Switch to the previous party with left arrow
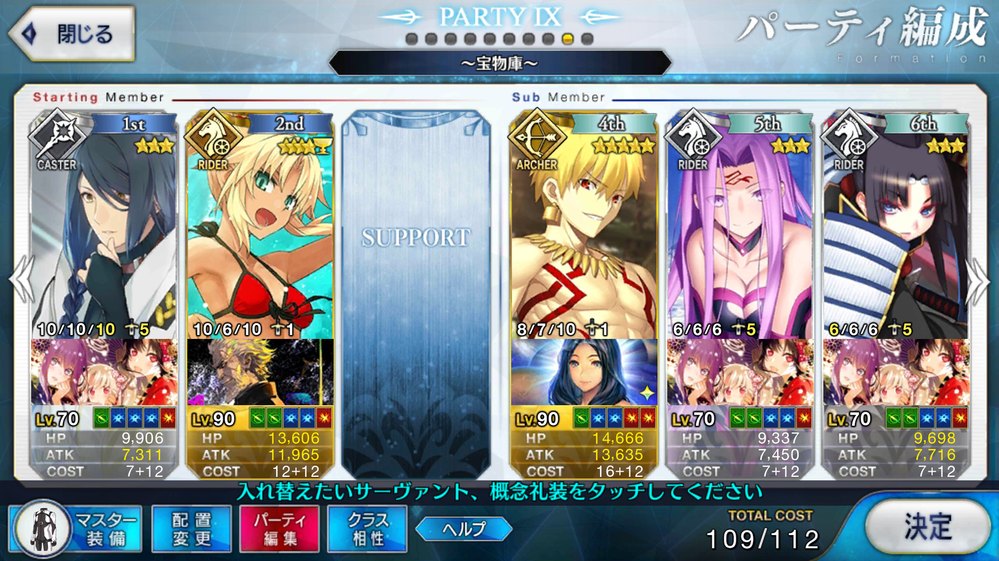This screenshot has width=999, height=561. click(20, 280)
